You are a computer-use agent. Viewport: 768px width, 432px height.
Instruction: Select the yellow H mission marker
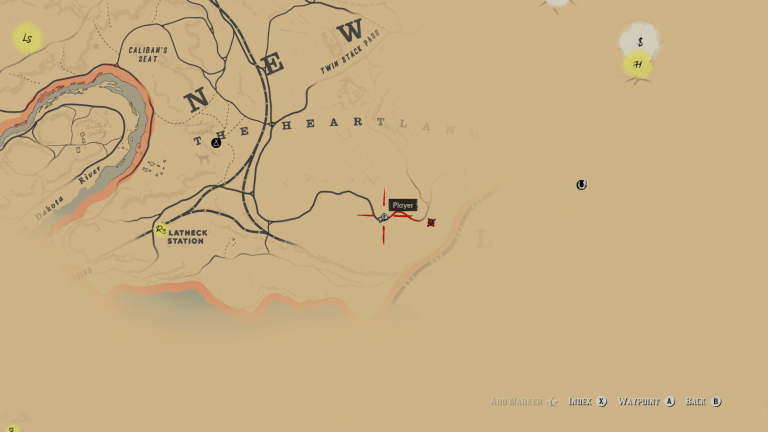[637, 65]
